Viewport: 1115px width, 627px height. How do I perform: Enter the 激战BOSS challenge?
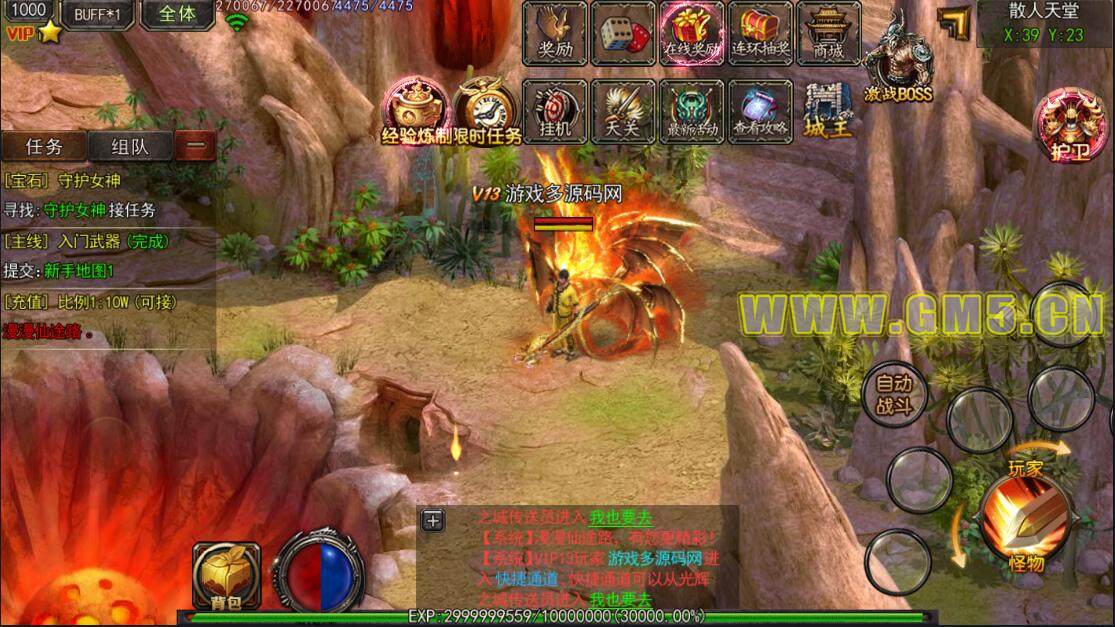(x=898, y=62)
